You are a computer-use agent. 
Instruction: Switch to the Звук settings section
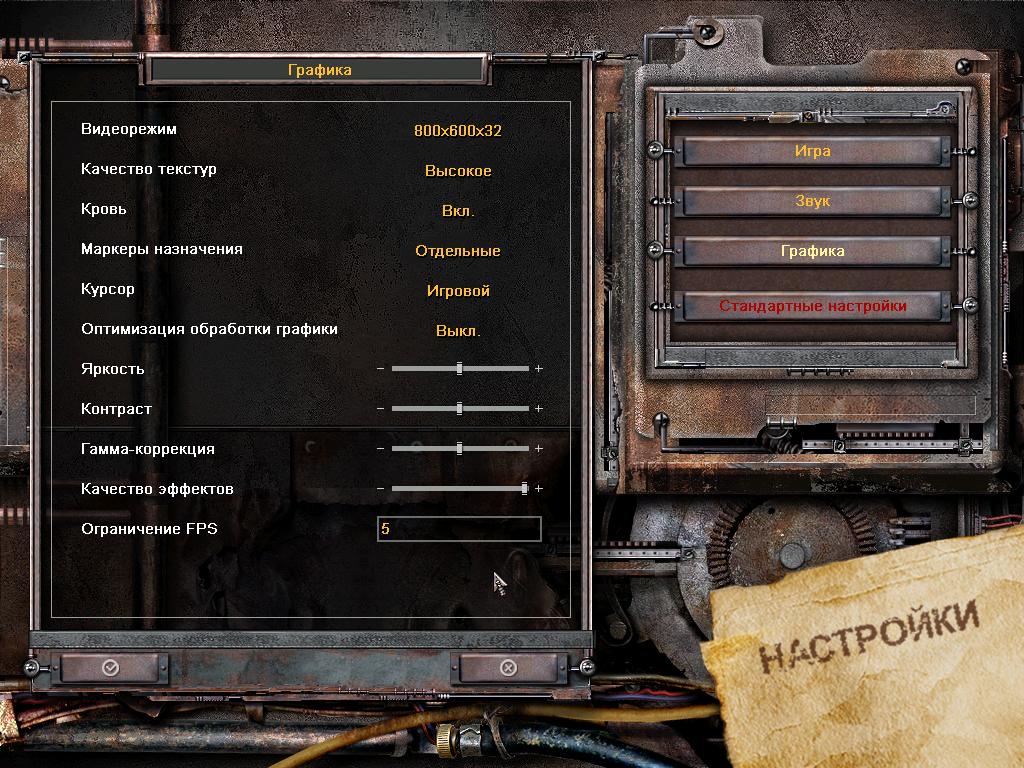[x=812, y=201]
